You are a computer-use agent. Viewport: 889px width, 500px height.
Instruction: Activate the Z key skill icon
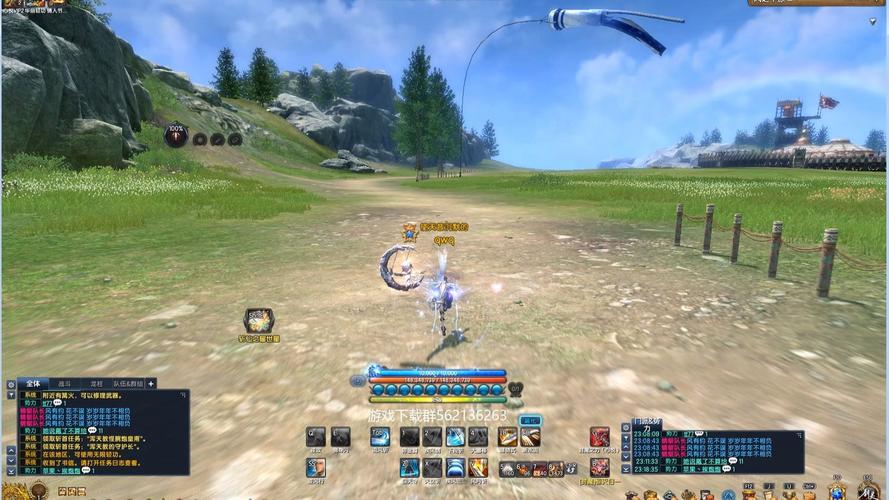click(409, 467)
